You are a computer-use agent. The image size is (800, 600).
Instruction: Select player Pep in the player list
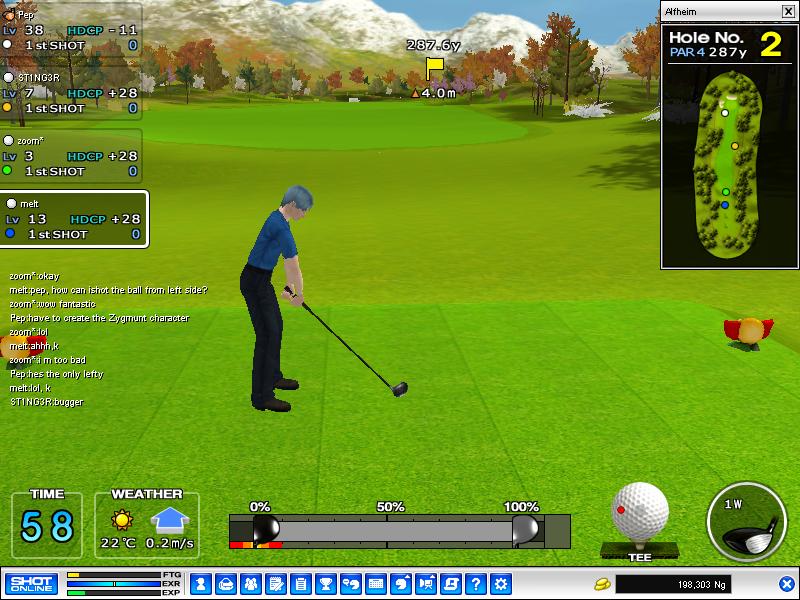point(70,30)
